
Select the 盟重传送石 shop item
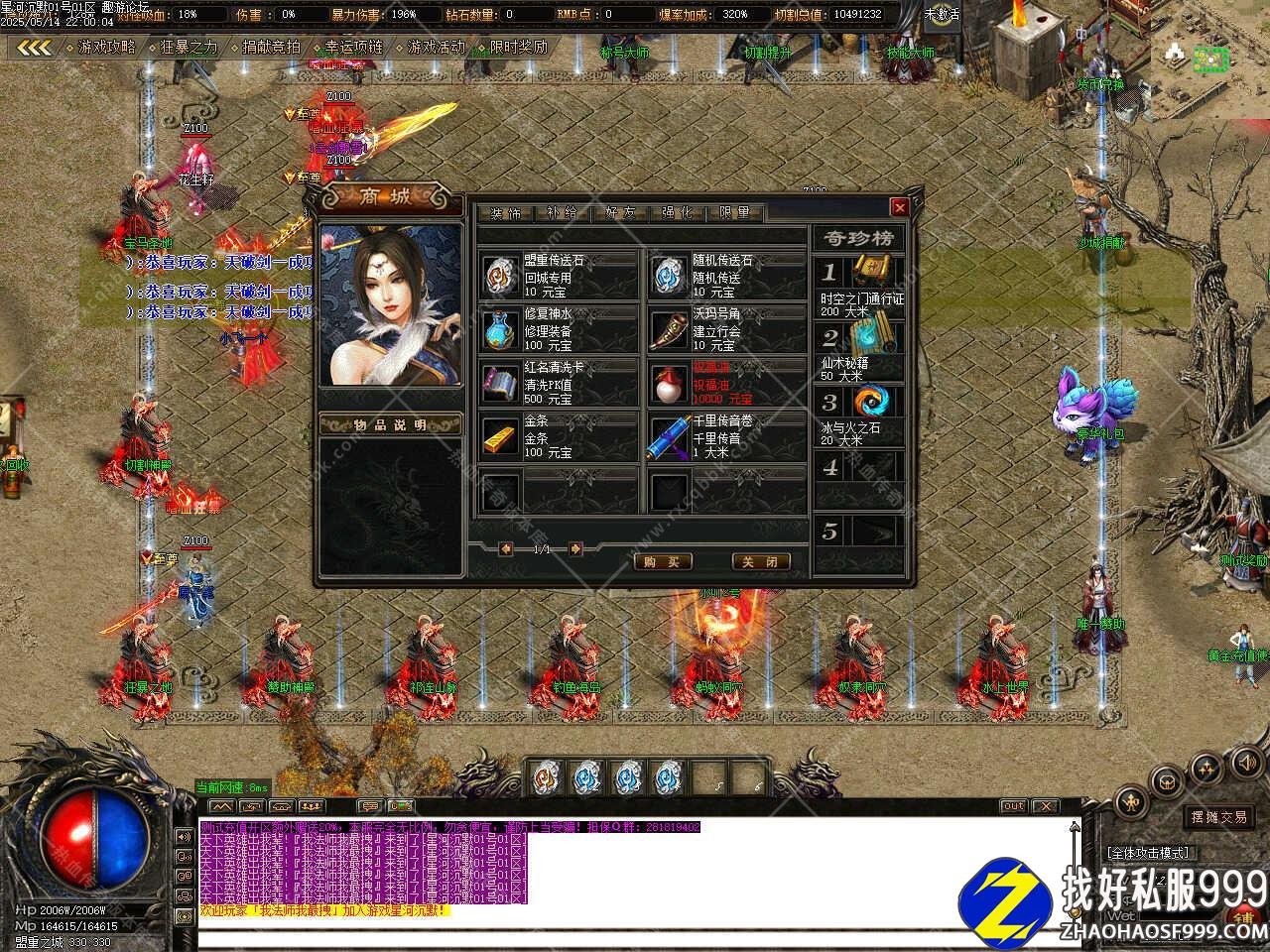click(x=500, y=276)
